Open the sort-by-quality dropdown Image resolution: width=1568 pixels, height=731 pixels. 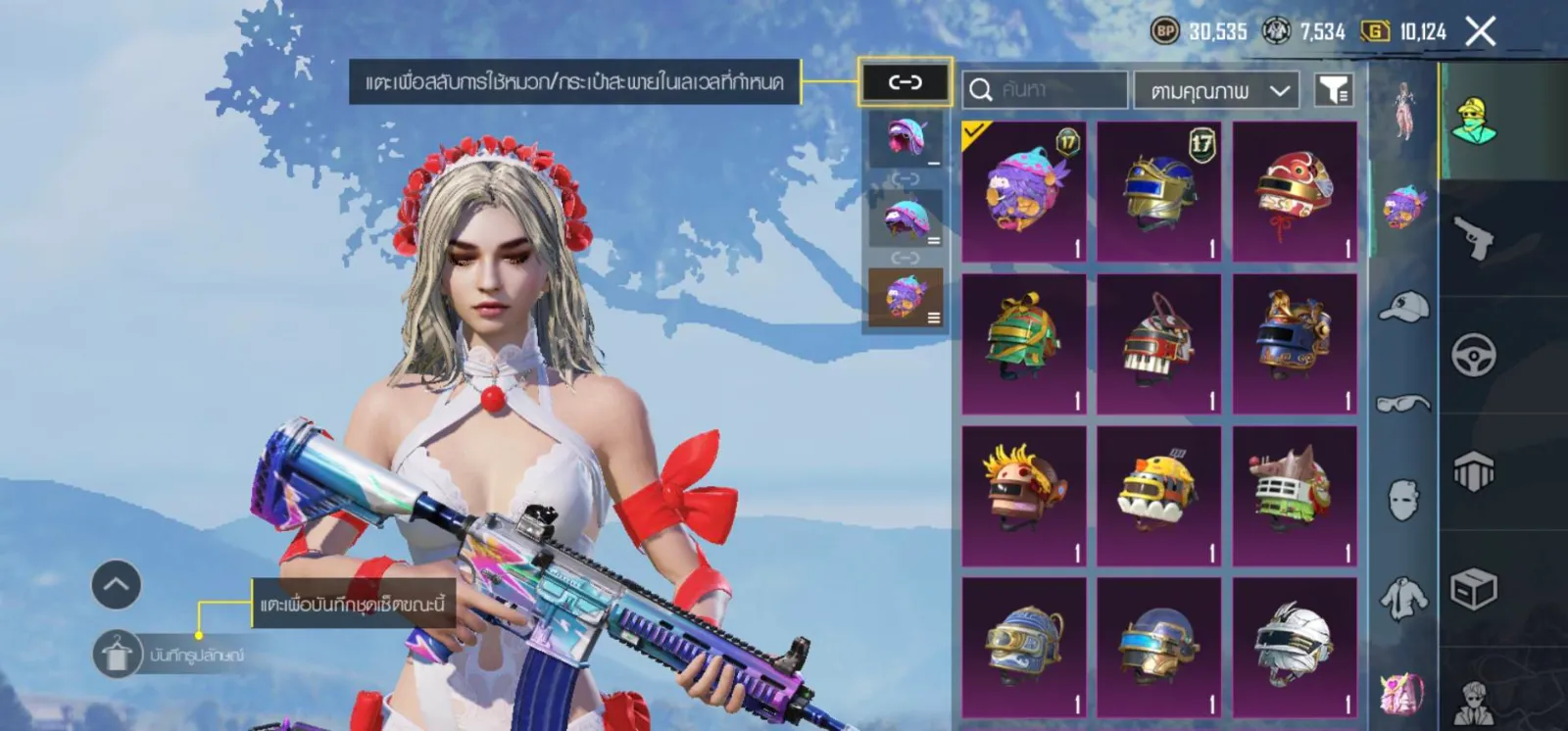coord(1216,90)
